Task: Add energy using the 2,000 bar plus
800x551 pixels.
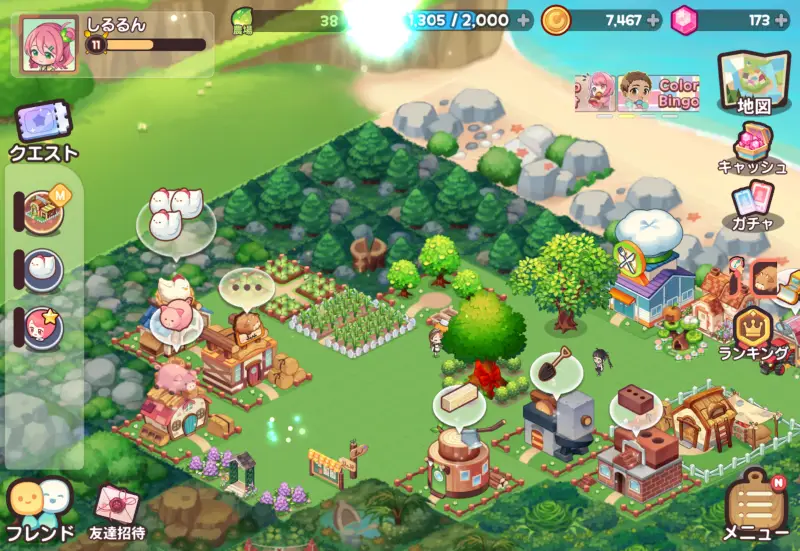Action: click(525, 19)
